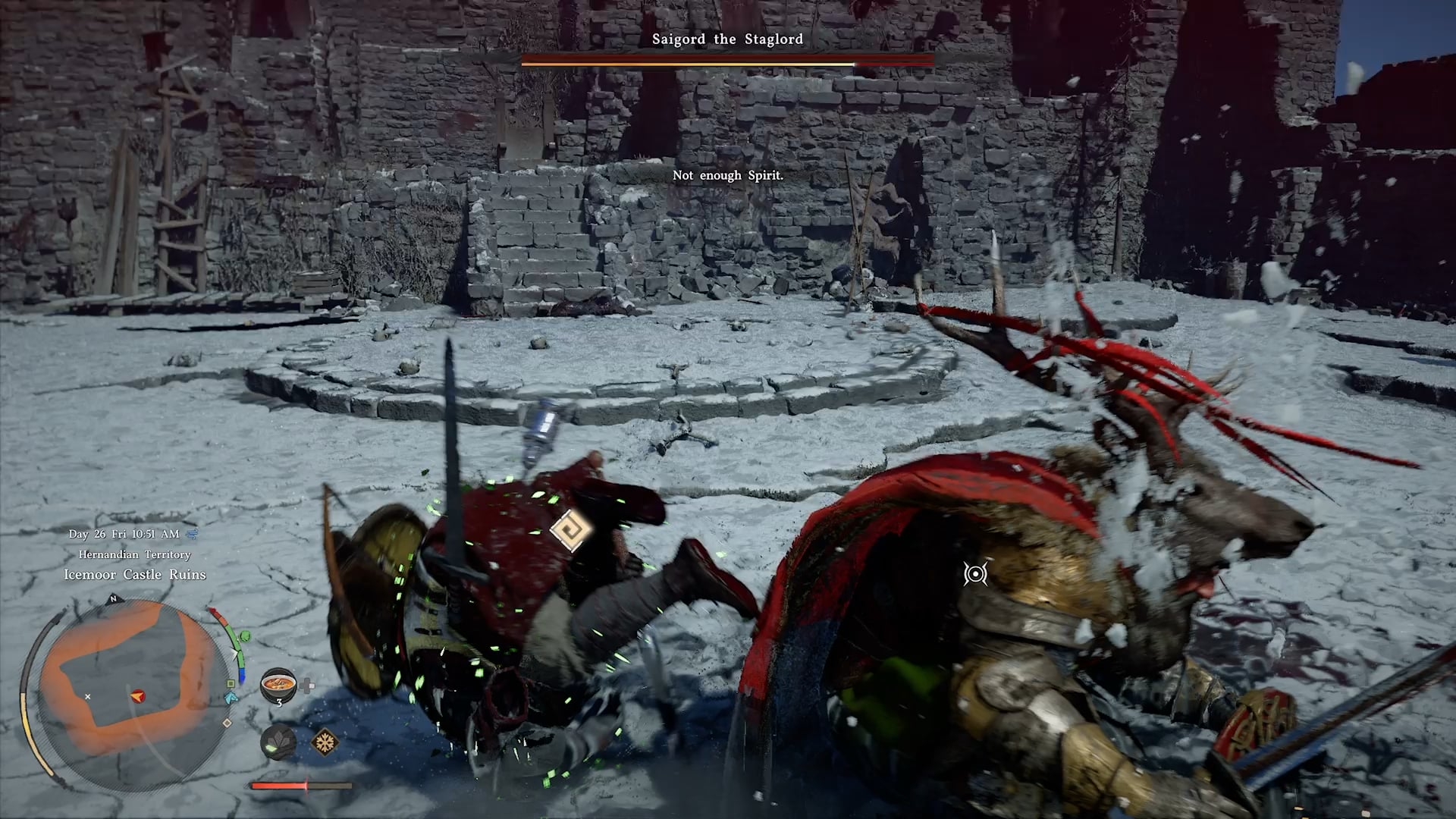The image size is (1456, 819).
Task: Click the red player arrow on minimap
Action: click(x=137, y=695)
